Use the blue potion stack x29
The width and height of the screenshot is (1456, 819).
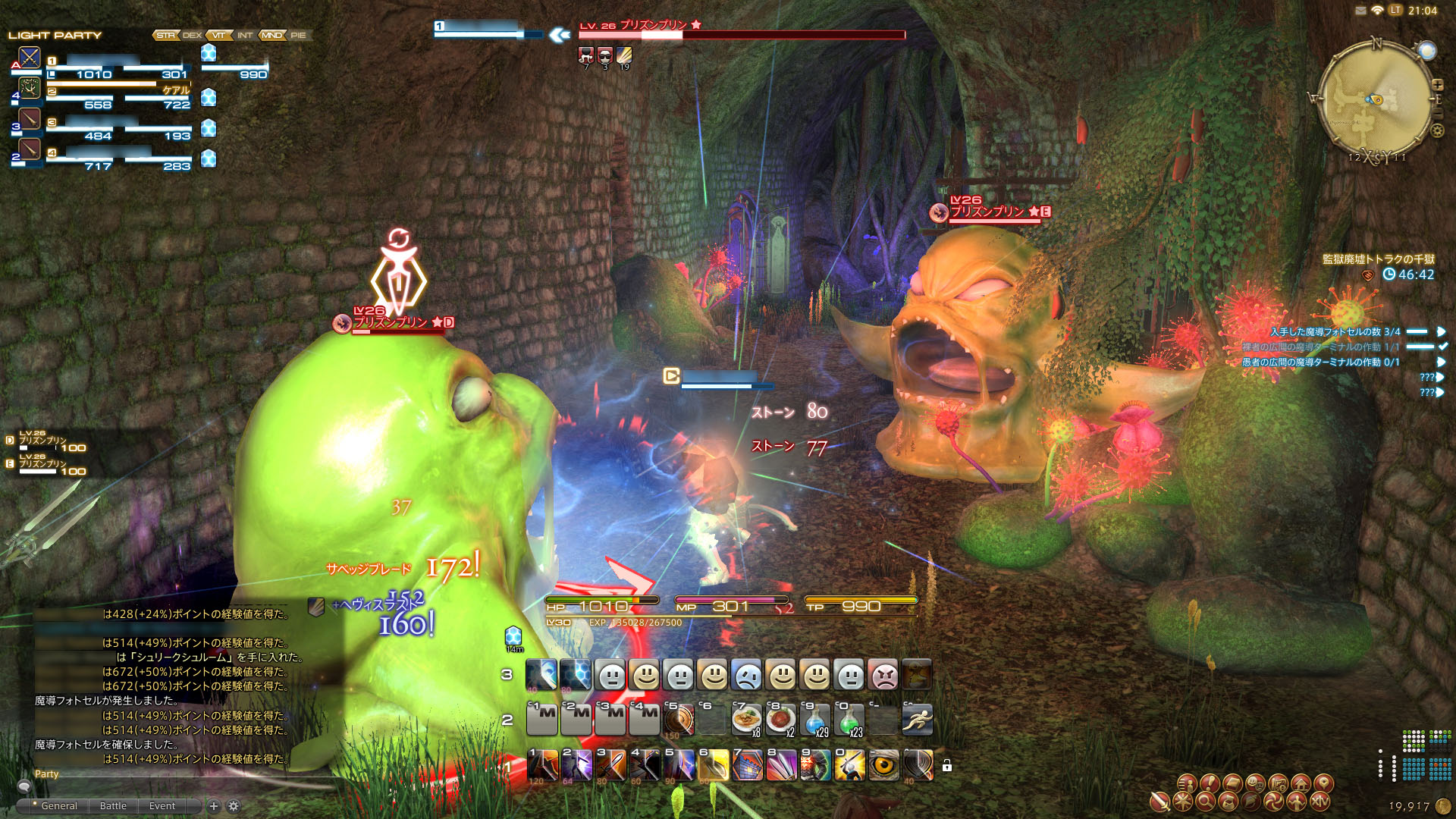(x=815, y=720)
